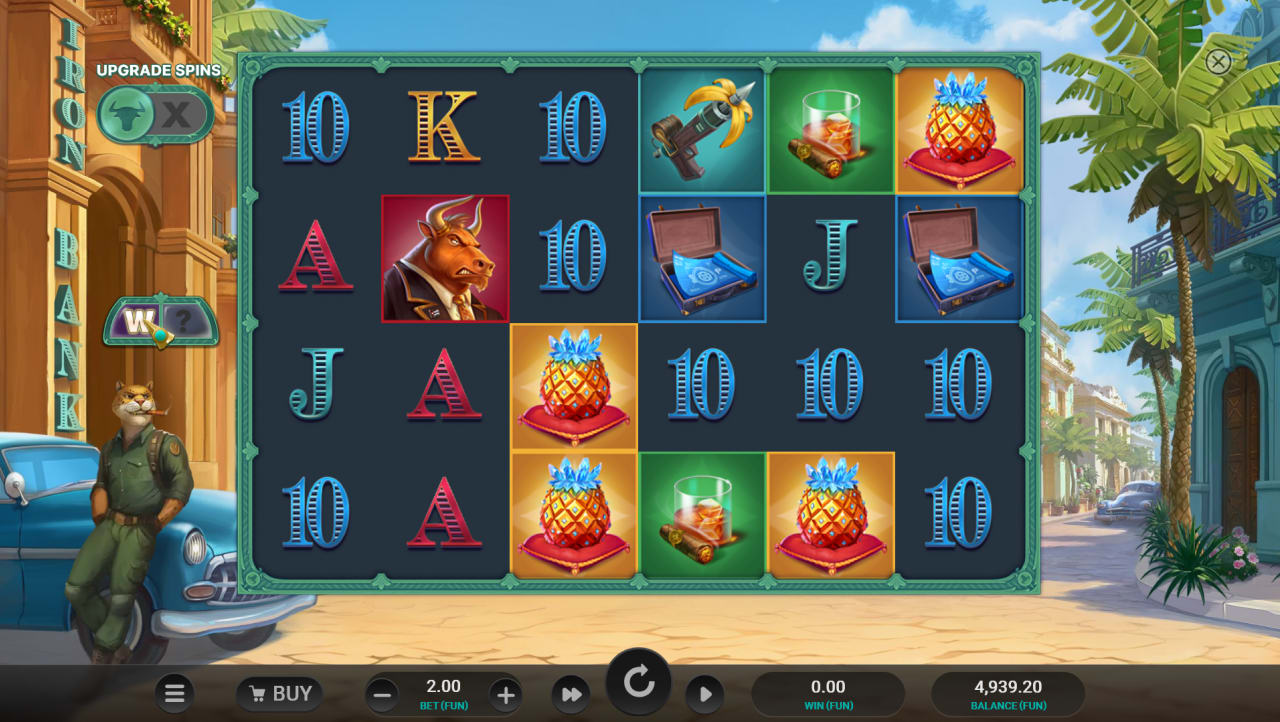This screenshot has width=1280, height=722.
Task: Select the bull businessman symbol on the reels
Action: [x=445, y=258]
